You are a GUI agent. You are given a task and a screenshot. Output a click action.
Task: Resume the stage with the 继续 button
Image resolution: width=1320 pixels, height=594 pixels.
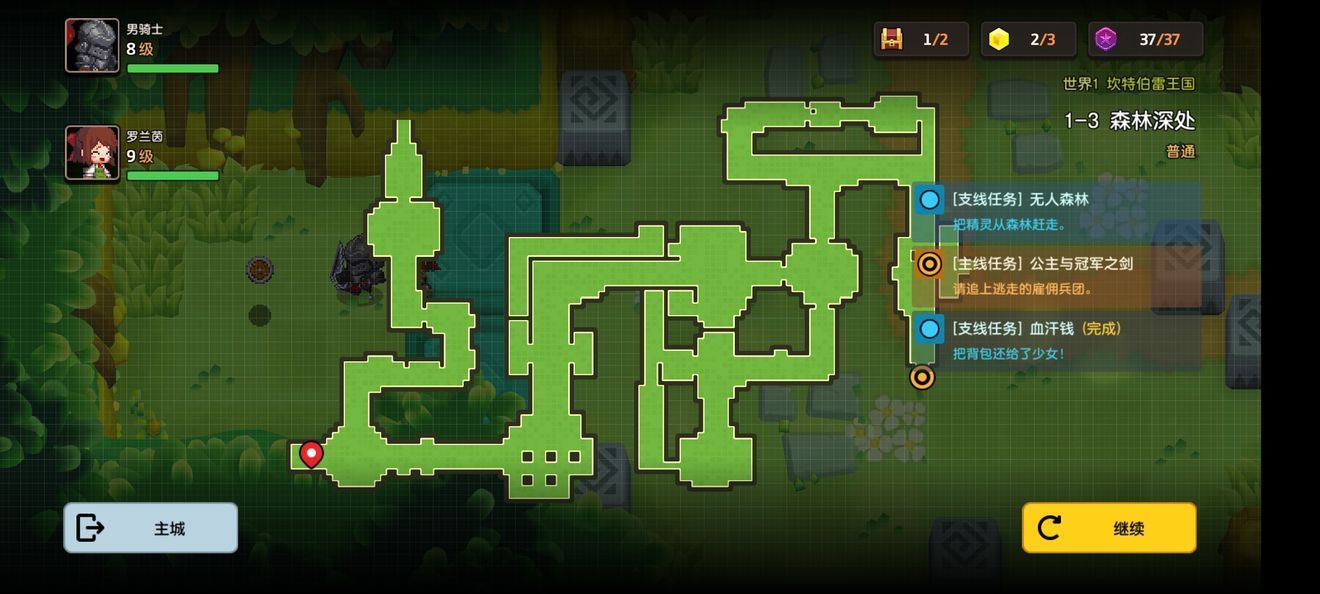pyautogui.click(x=1108, y=528)
